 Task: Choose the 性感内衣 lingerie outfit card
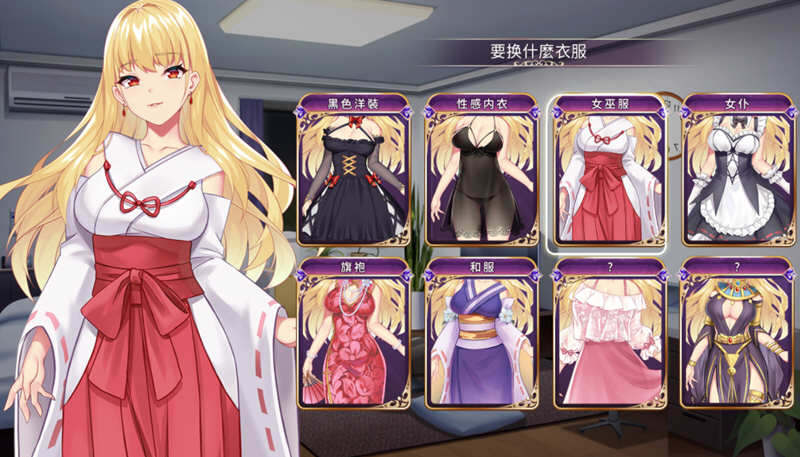coord(482,171)
